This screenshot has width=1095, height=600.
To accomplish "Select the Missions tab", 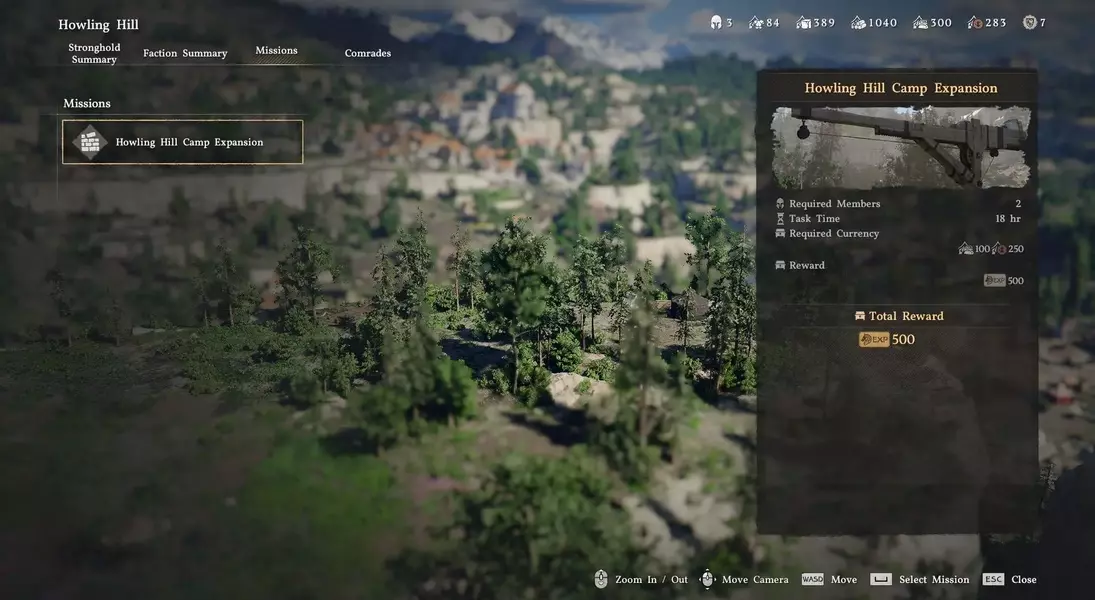I will pos(276,50).
